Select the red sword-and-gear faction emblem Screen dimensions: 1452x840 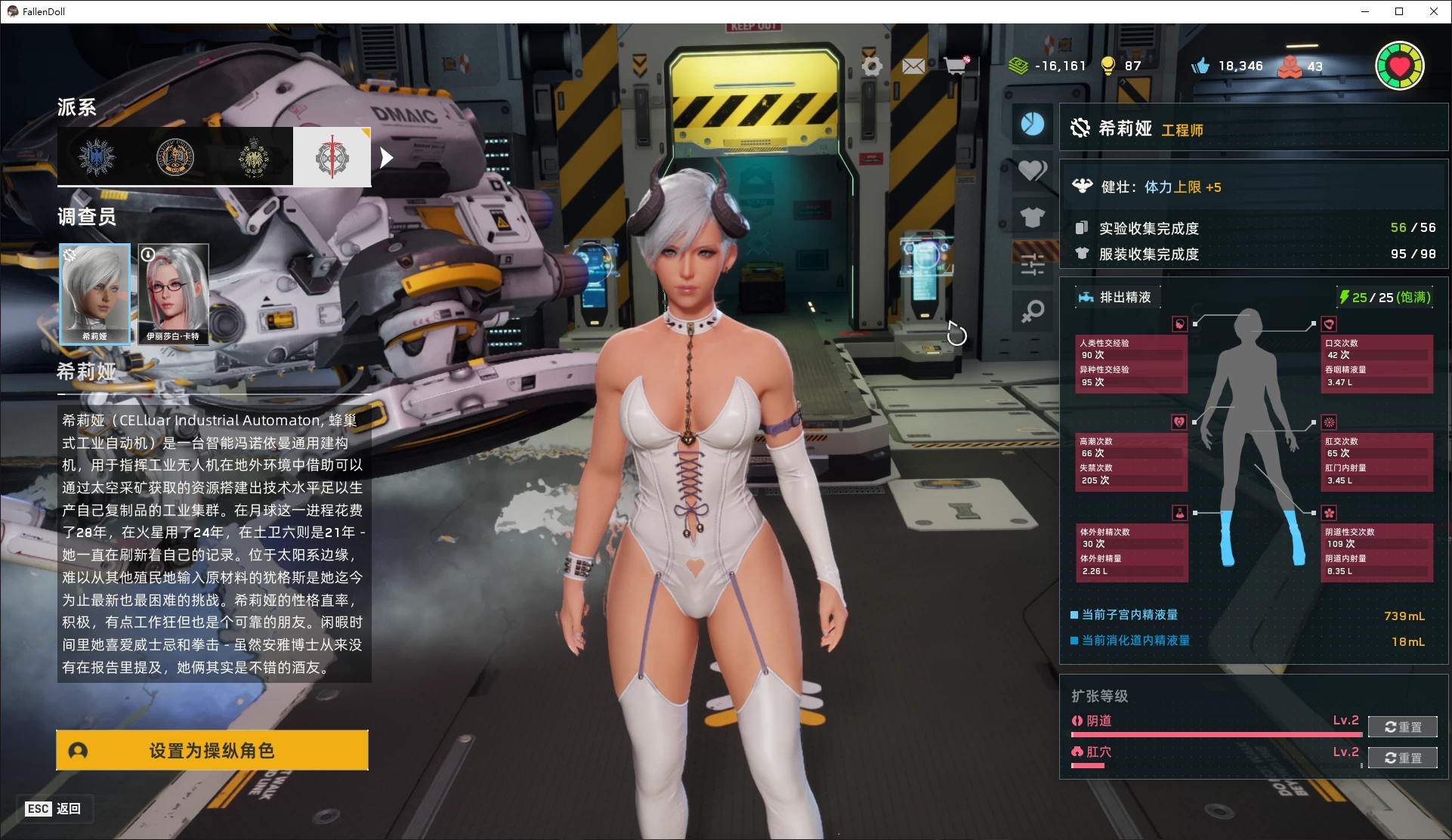tap(332, 157)
